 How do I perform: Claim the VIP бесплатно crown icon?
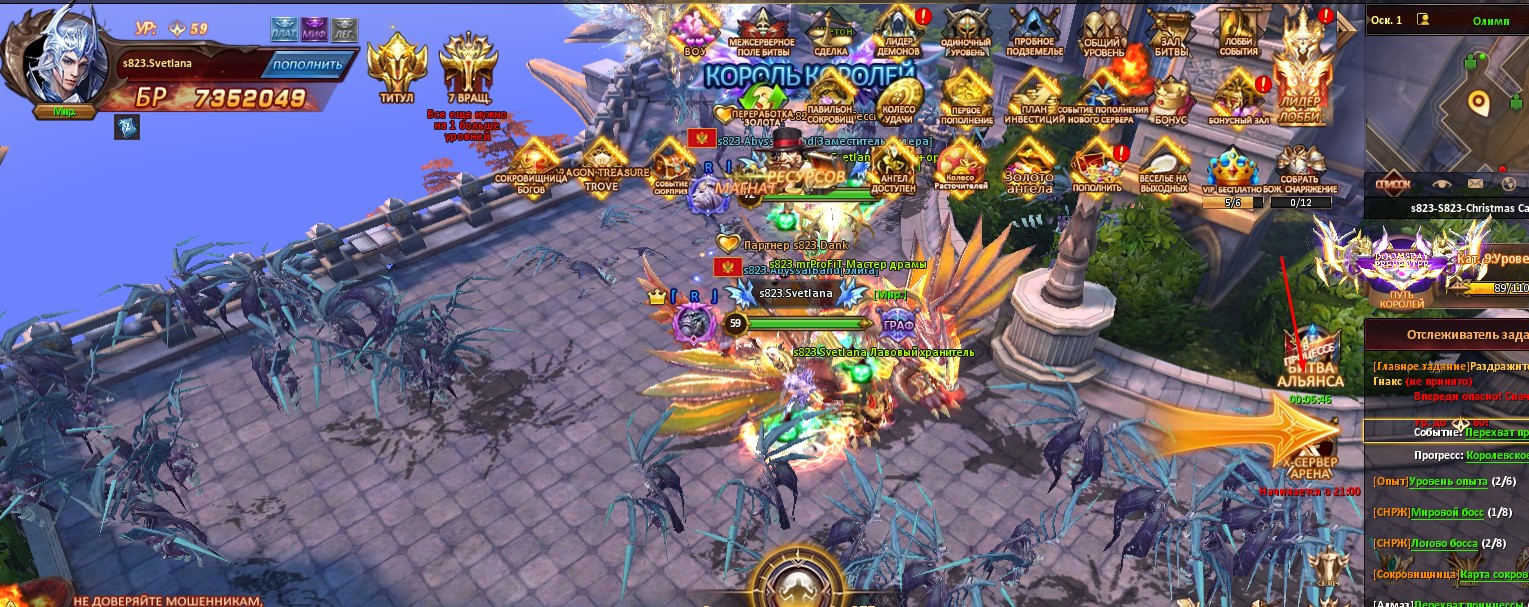coord(1230,170)
